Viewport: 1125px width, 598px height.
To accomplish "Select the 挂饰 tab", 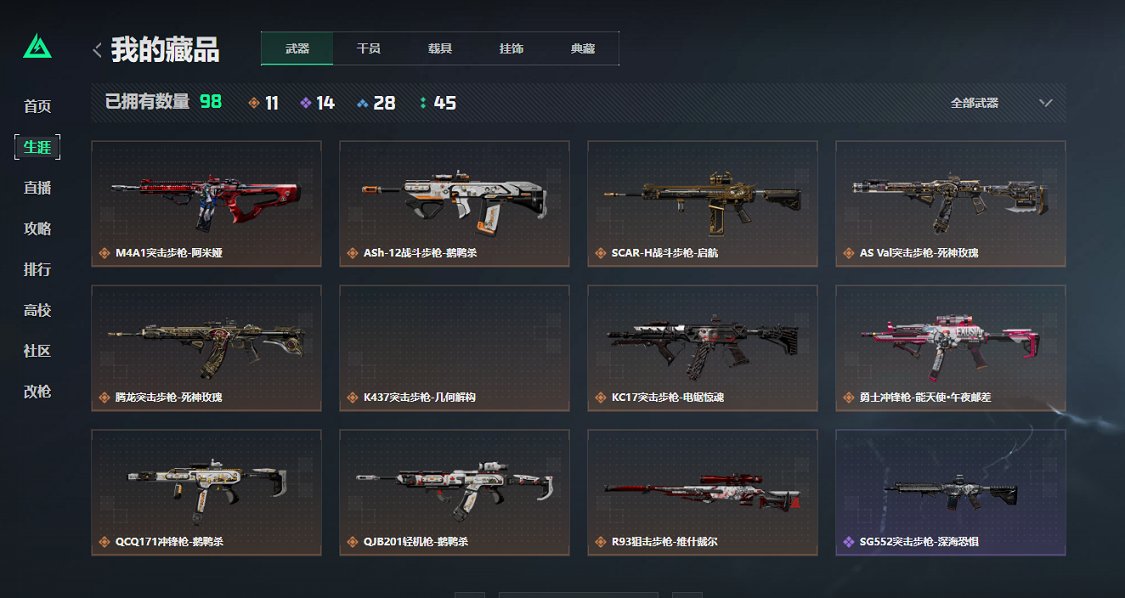I will [x=511, y=48].
